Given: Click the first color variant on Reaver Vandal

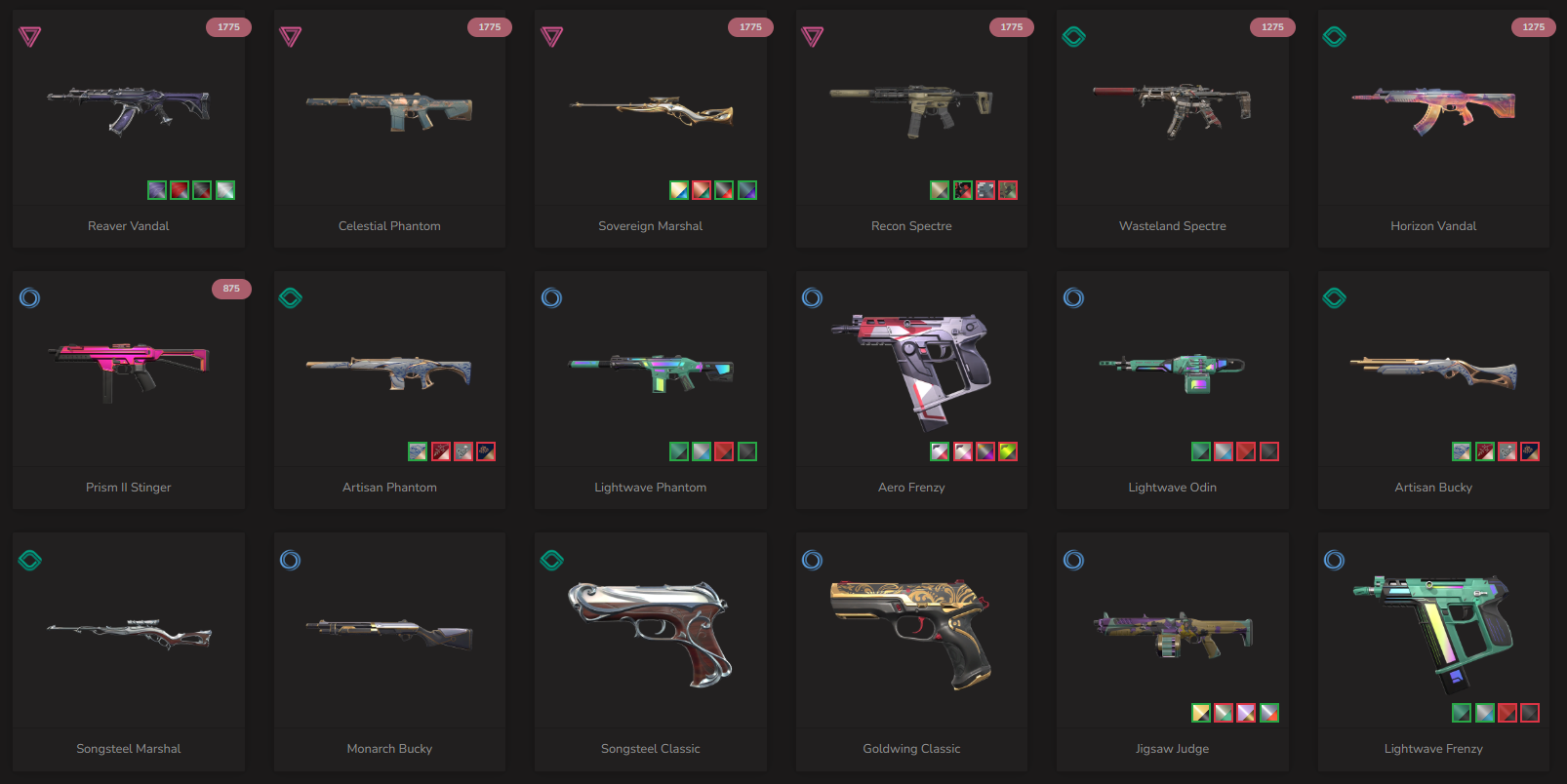Looking at the screenshot, I should (x=157, y=190).
